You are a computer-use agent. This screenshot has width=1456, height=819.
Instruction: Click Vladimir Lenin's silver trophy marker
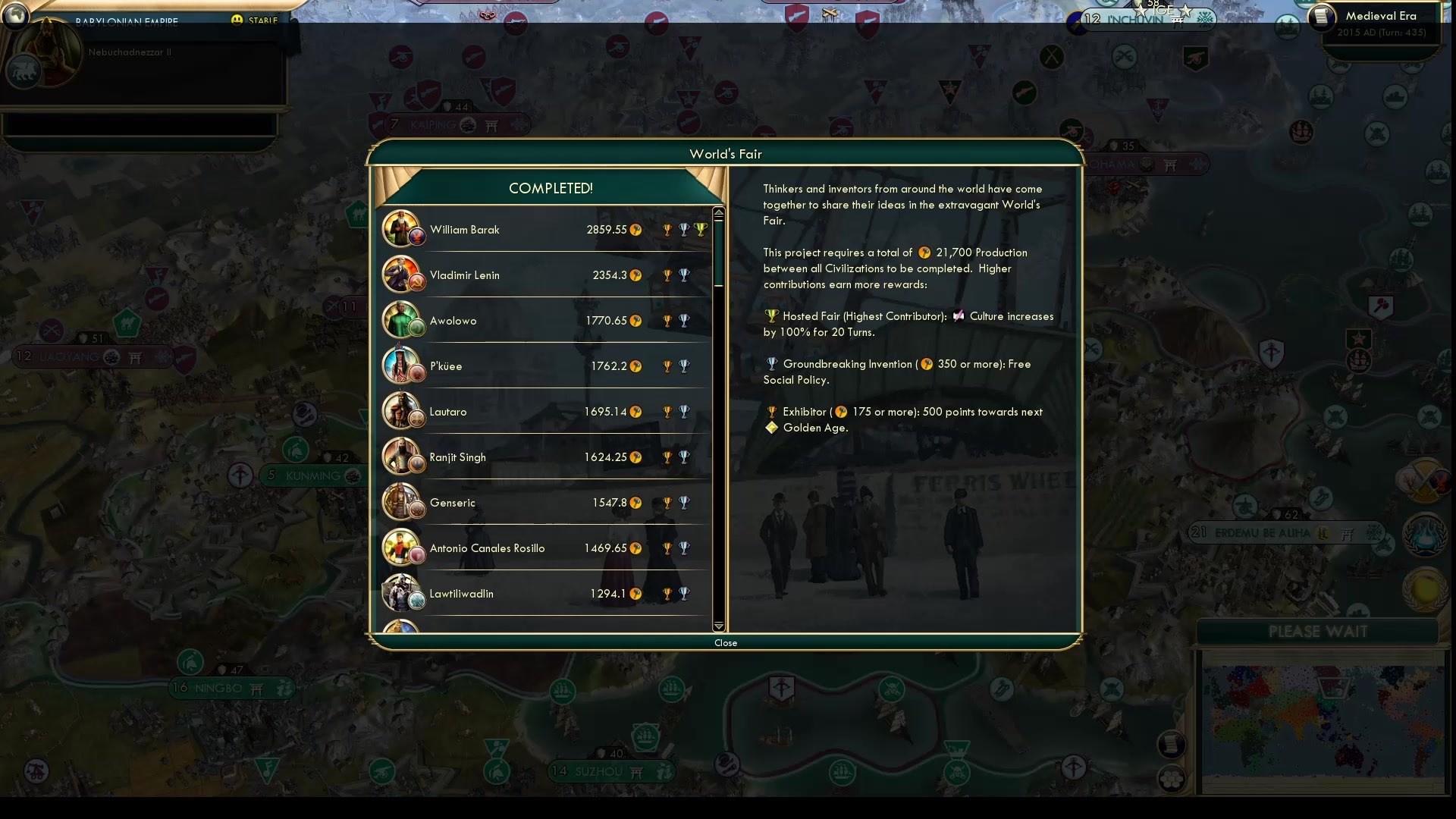pos(685,275)
